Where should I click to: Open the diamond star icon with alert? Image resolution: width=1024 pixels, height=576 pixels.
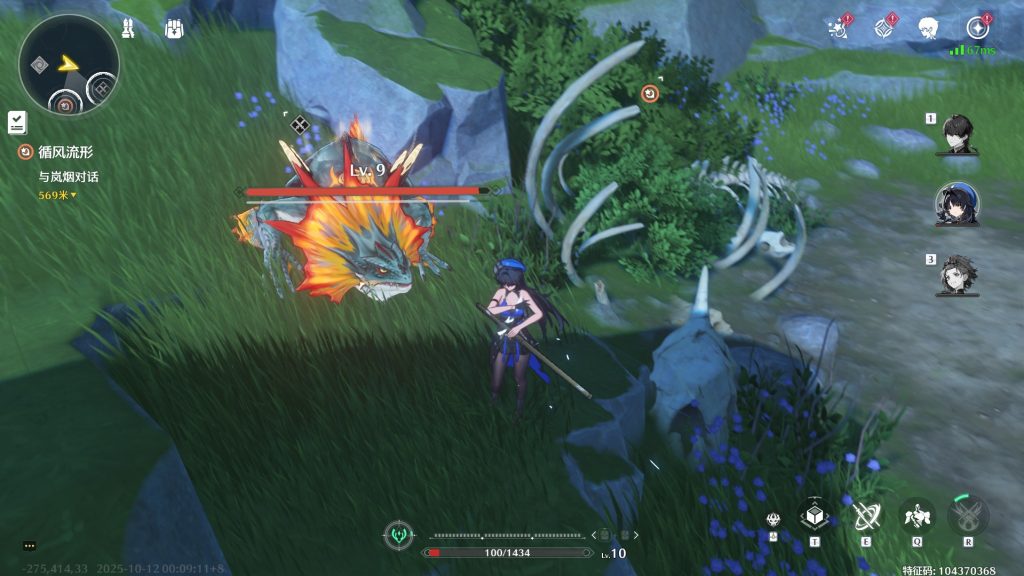pos(884,27)
